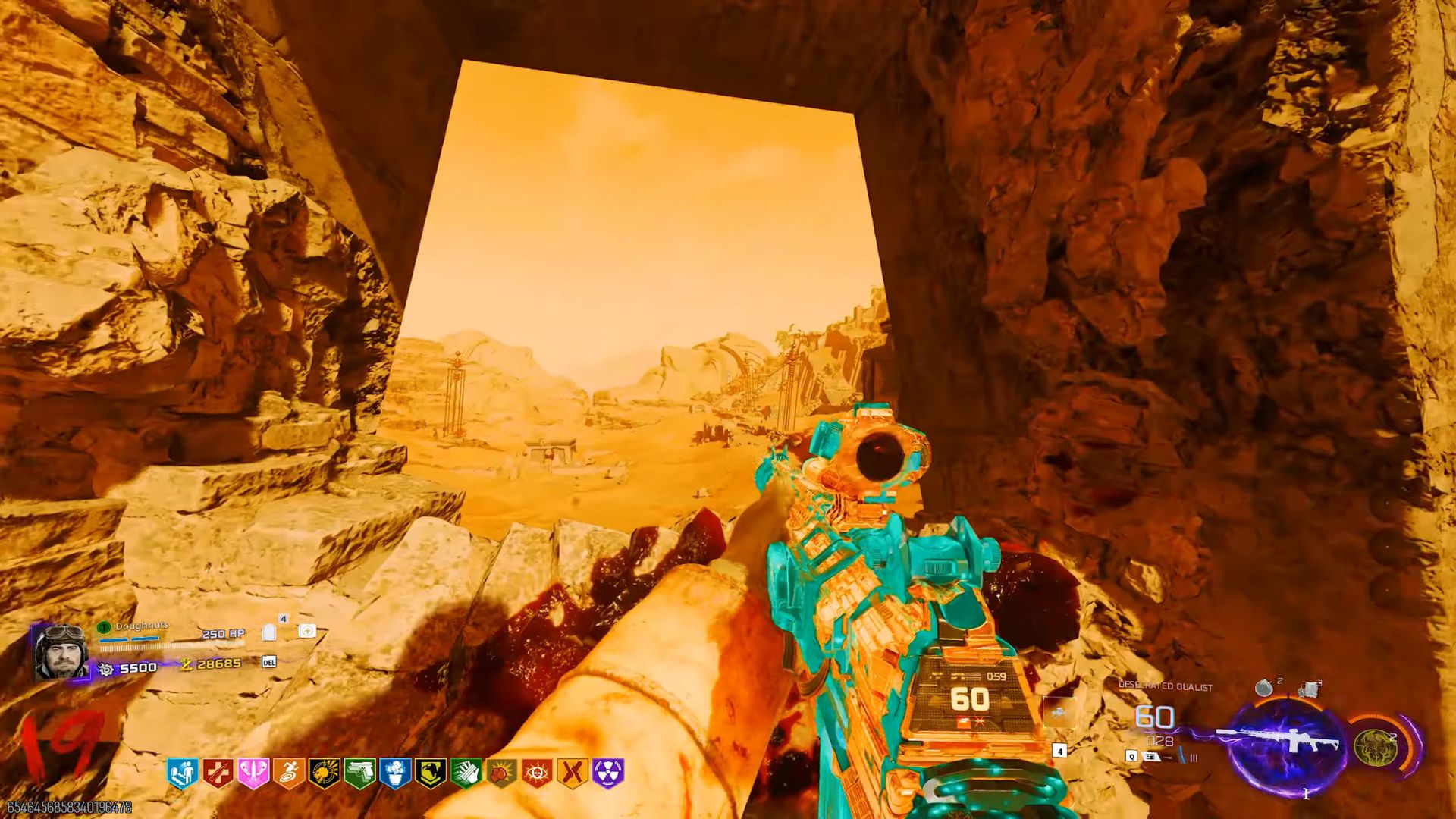Open the equipment slot marked 4
This screenshot has width=1456, height=819.
[x=1059, y=752]
